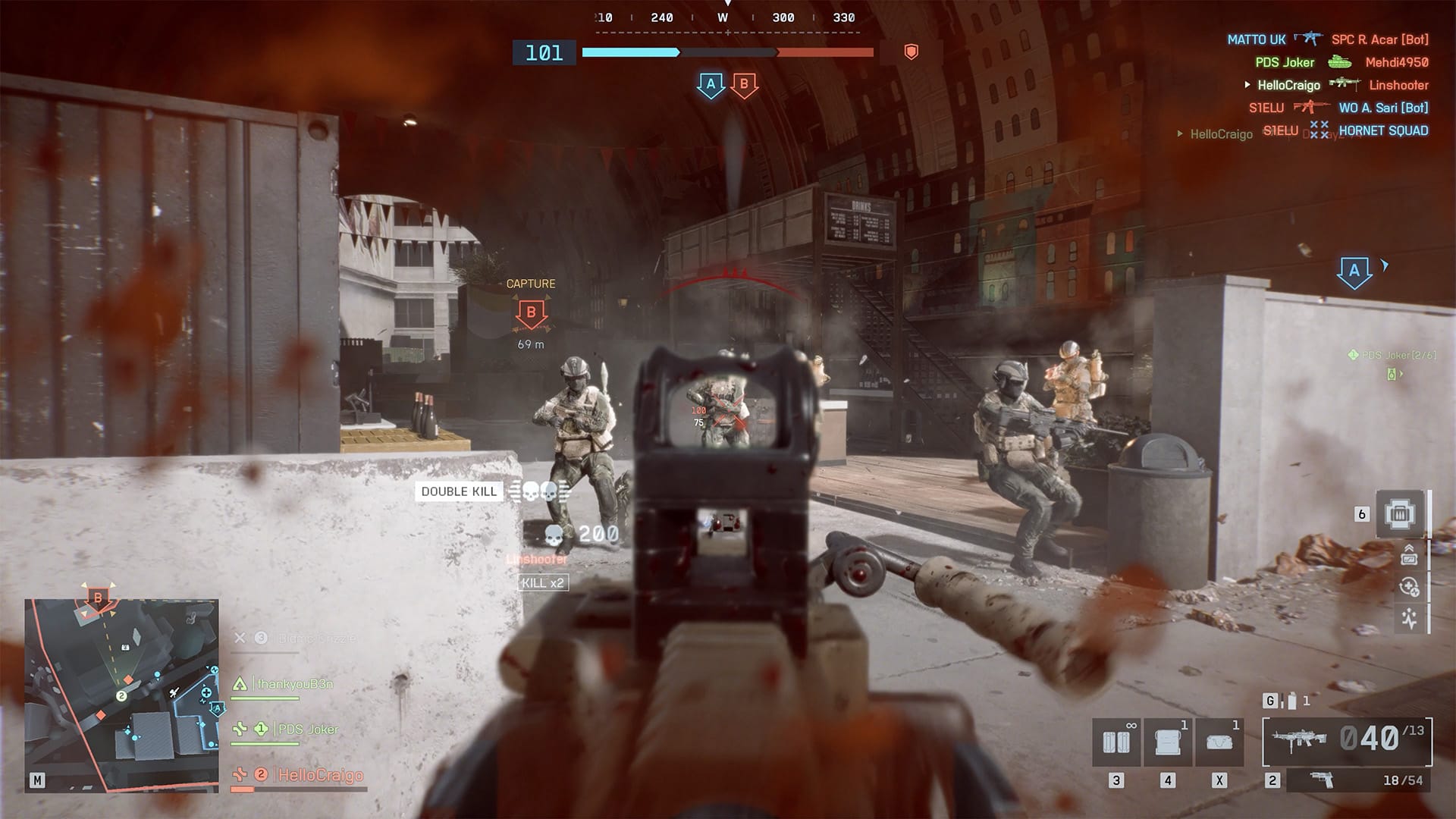Activate the specialist gadget icon marked 6

(x=1400, y=514)
